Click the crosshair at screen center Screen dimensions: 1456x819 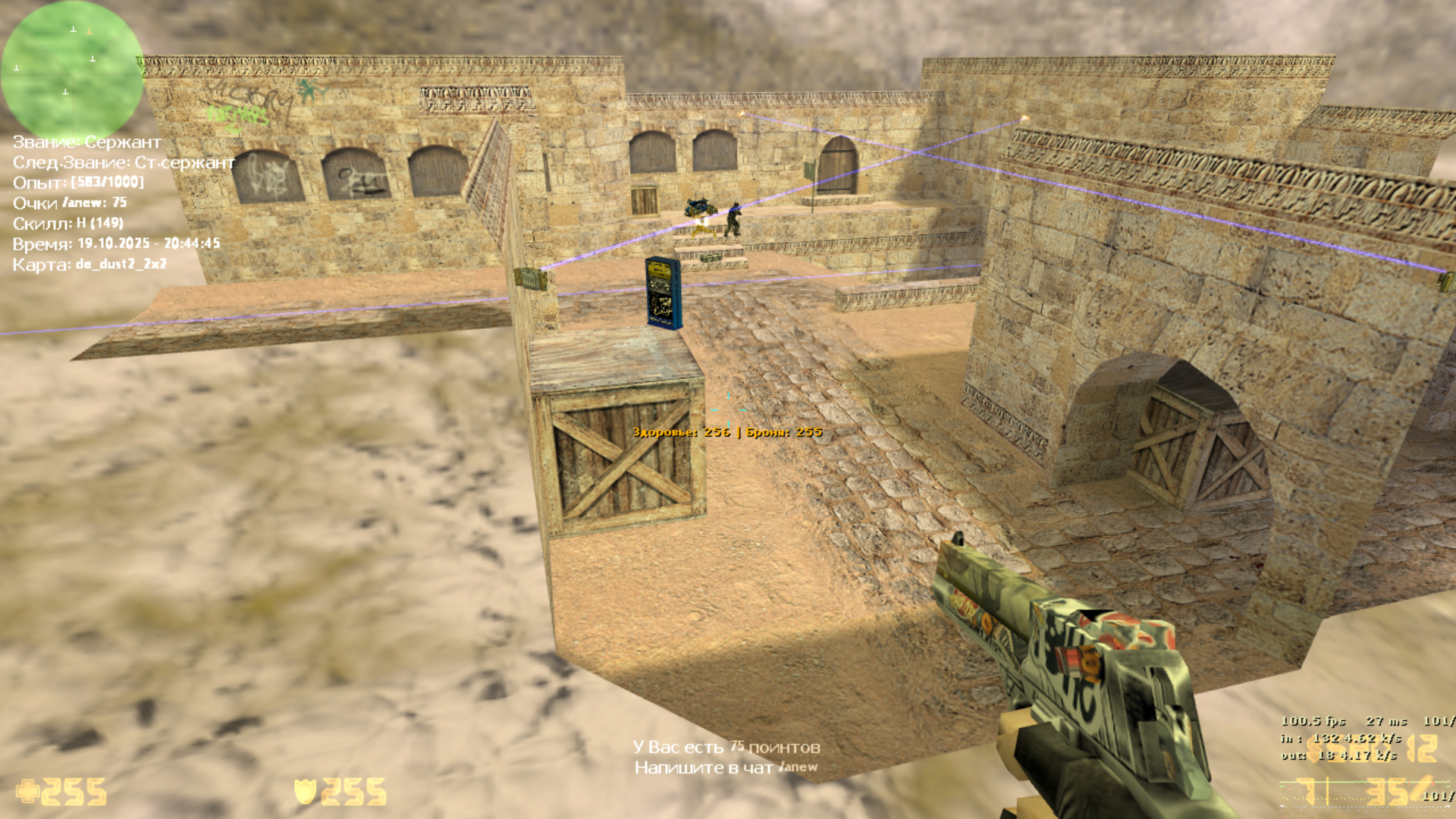[730, 409]
